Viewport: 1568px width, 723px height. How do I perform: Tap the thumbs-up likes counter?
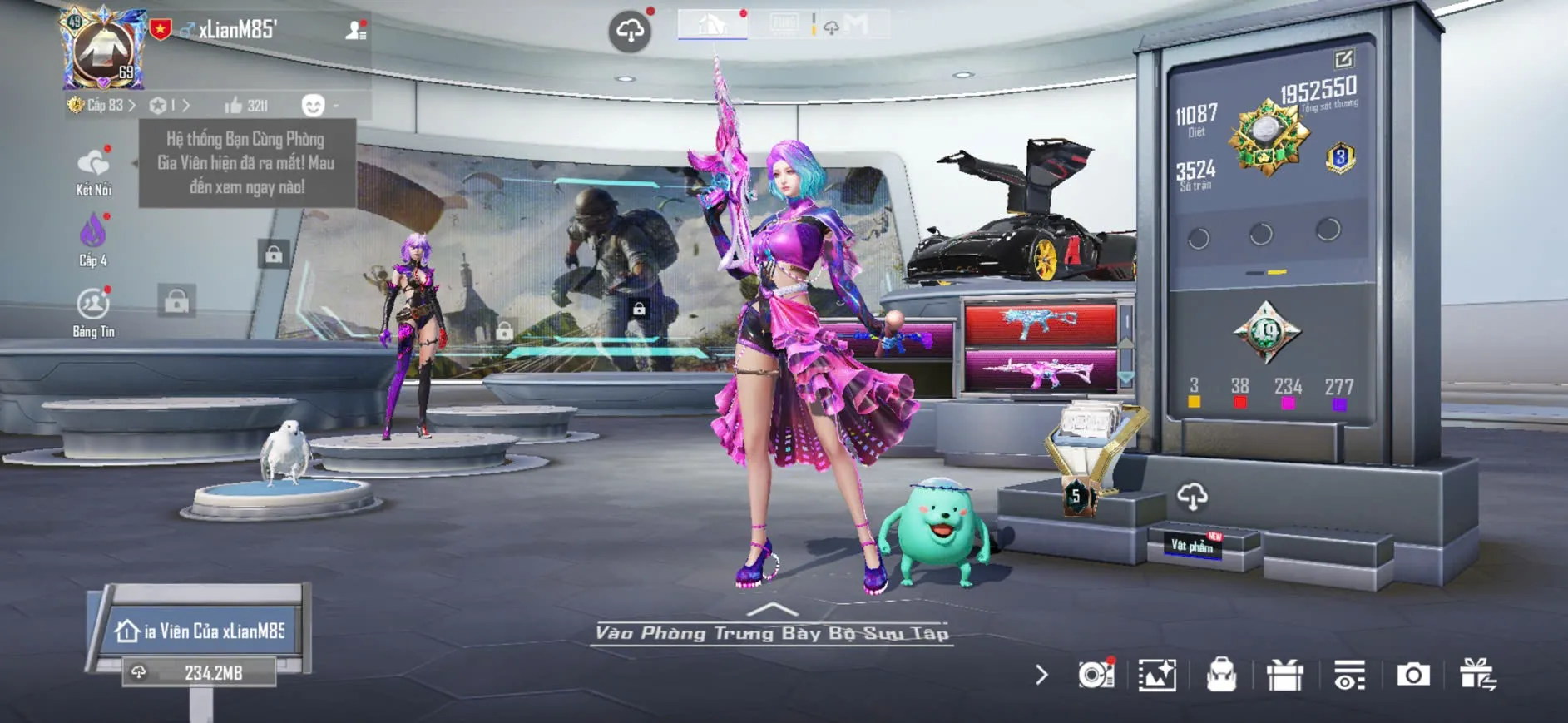(246, 106)
